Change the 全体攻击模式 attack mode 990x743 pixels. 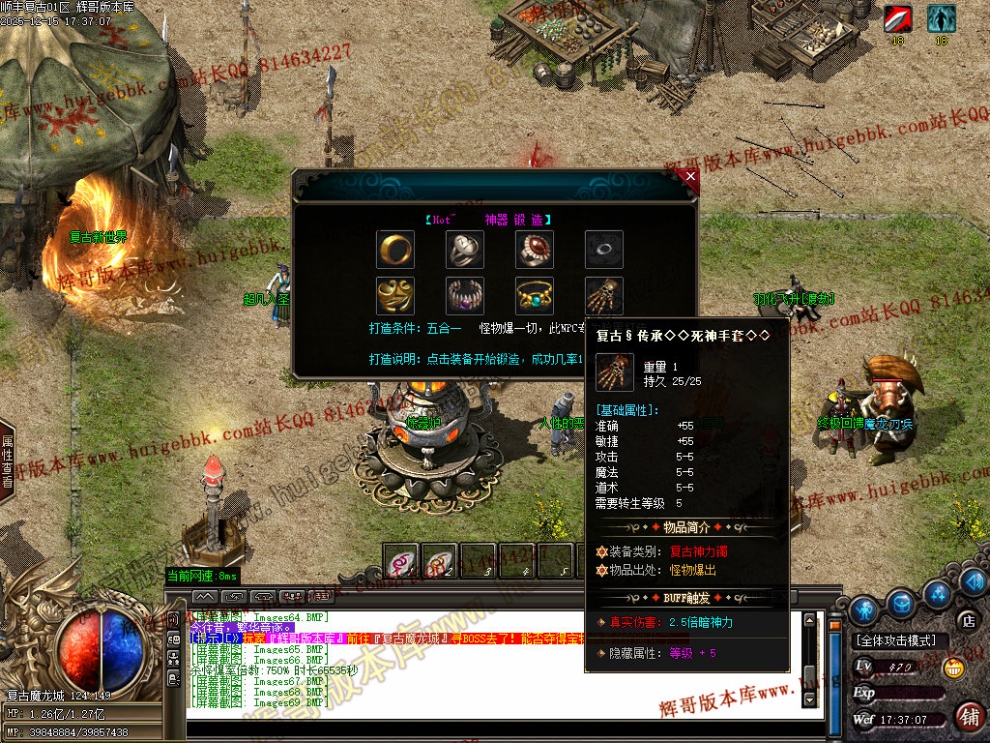895,640
